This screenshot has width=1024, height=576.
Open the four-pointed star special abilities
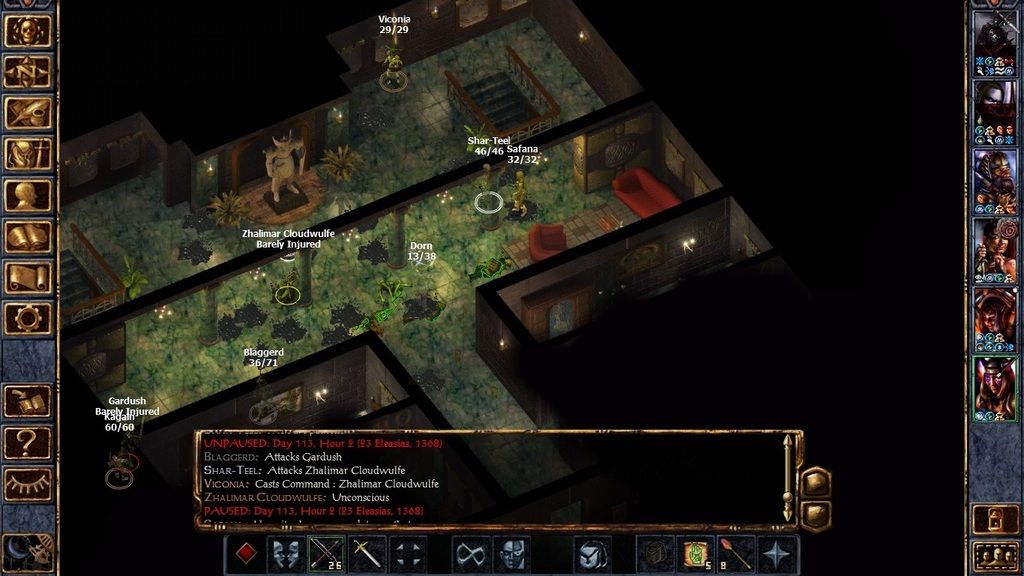[778, 554]
